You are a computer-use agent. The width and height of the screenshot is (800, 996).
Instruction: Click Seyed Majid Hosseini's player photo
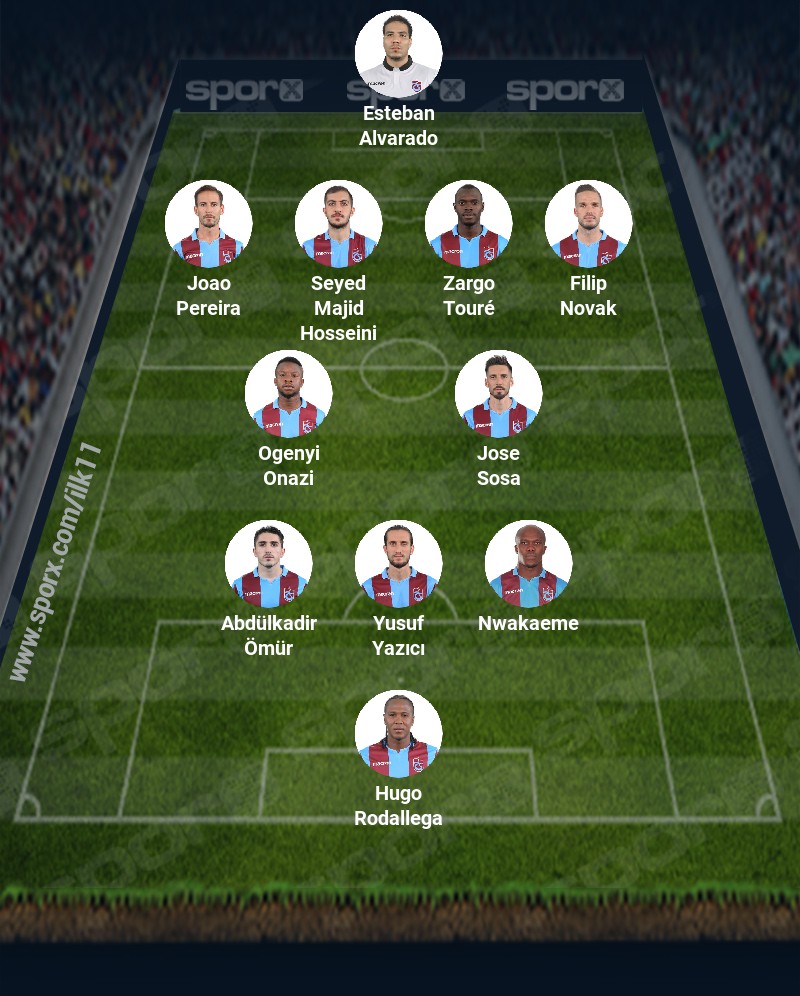[338, 224]
